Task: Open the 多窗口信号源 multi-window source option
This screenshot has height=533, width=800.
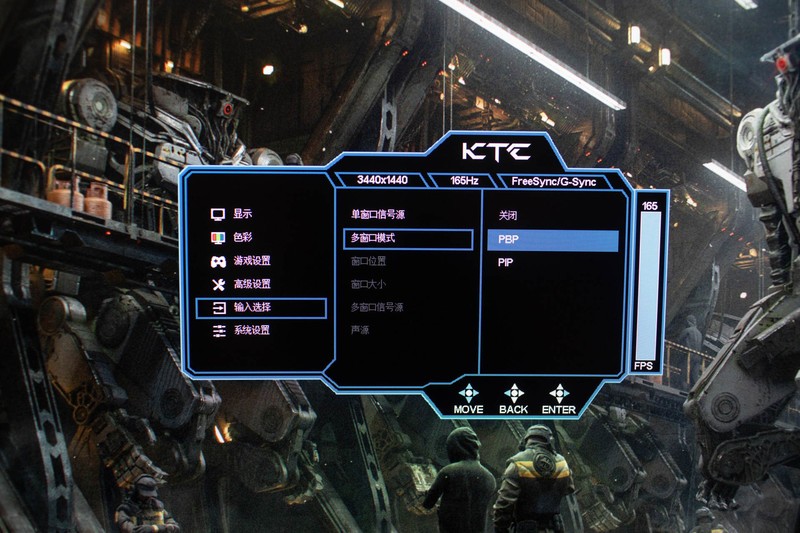Action: coord(377,307)
